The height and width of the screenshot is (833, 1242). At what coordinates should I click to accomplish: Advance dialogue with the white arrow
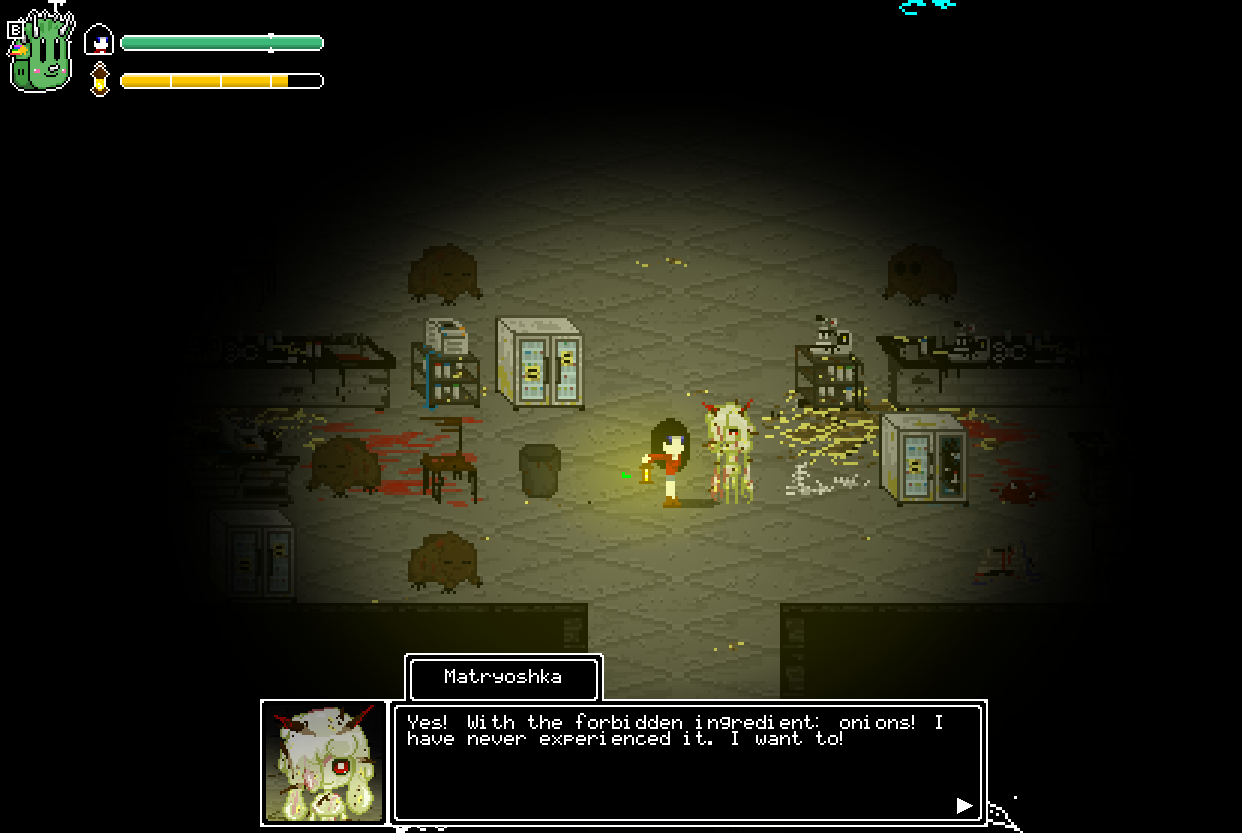(x=964, y=805)
